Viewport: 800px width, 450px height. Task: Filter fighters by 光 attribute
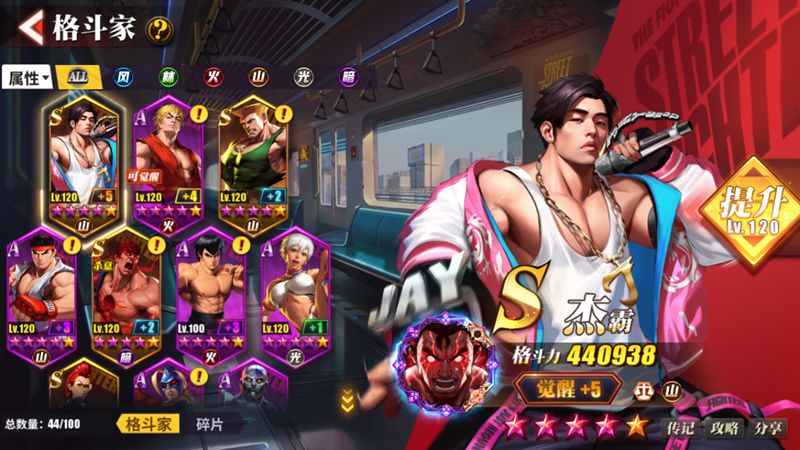pos(302,77)
